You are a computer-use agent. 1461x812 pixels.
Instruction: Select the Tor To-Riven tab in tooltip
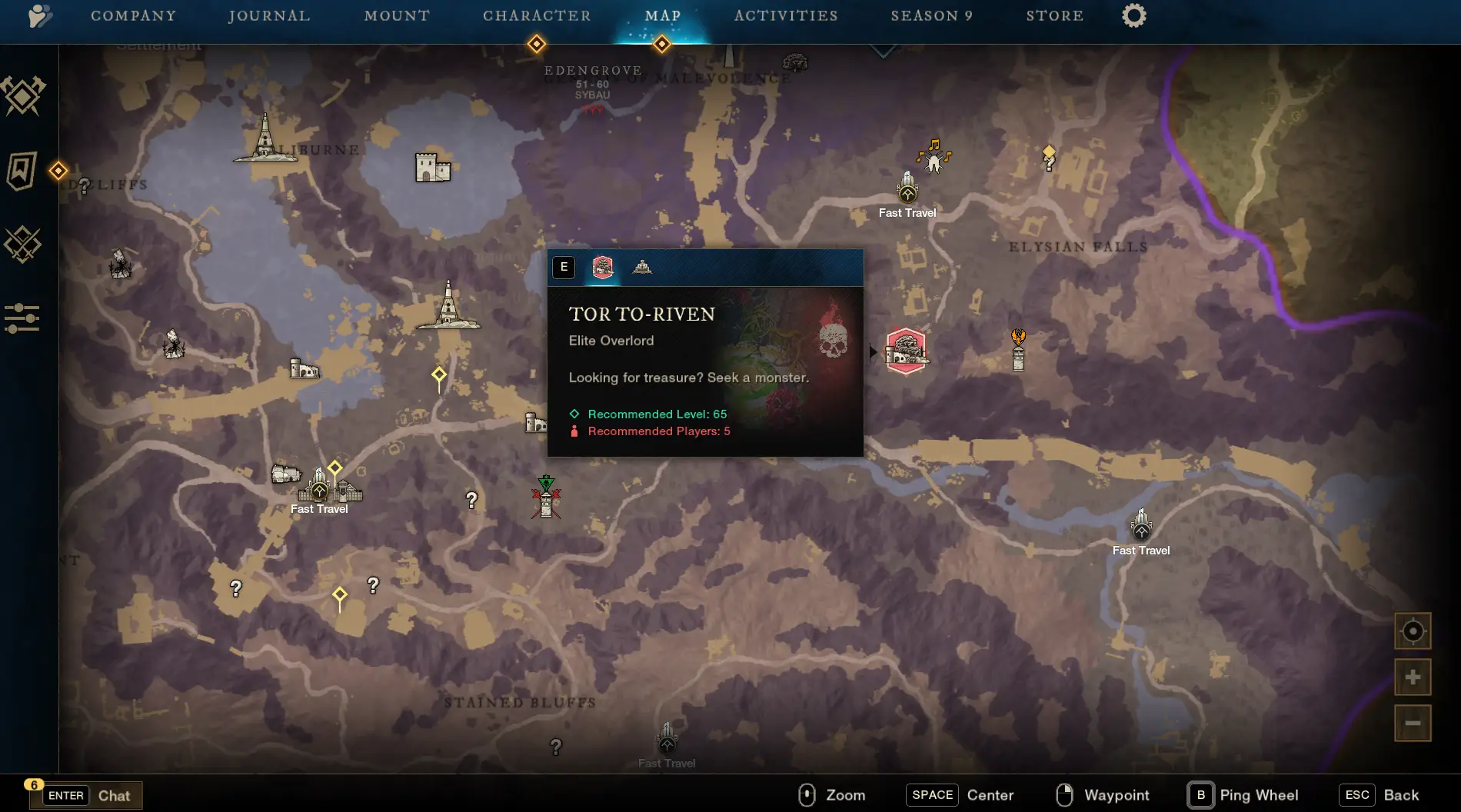coord(603,268)
